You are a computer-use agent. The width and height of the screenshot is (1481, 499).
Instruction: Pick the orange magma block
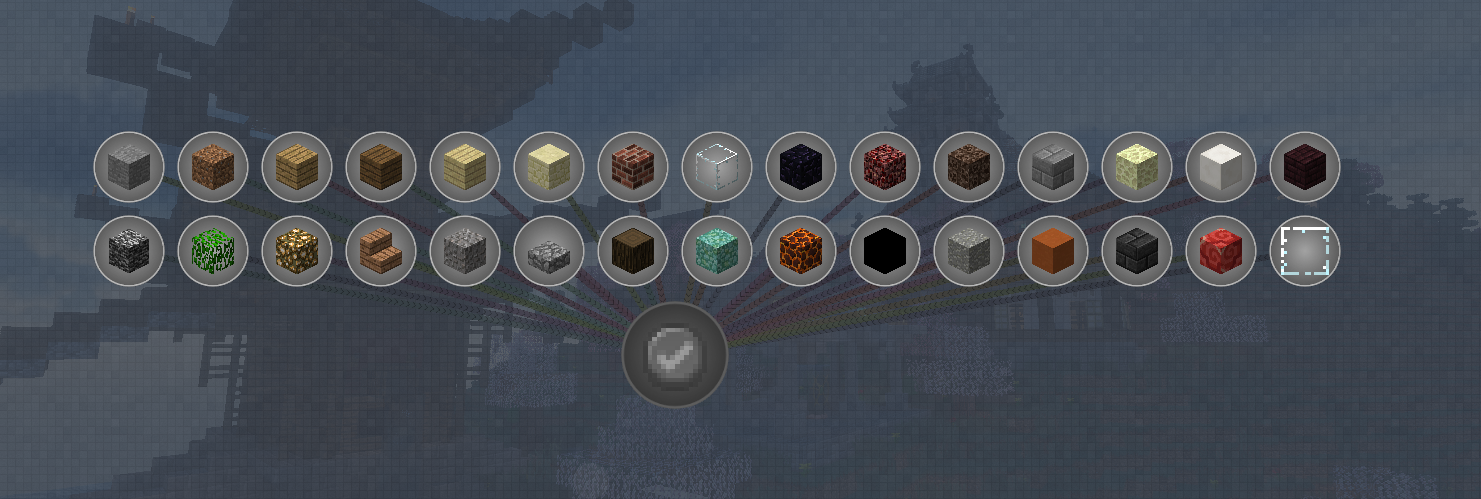click(x=801, y=251)
